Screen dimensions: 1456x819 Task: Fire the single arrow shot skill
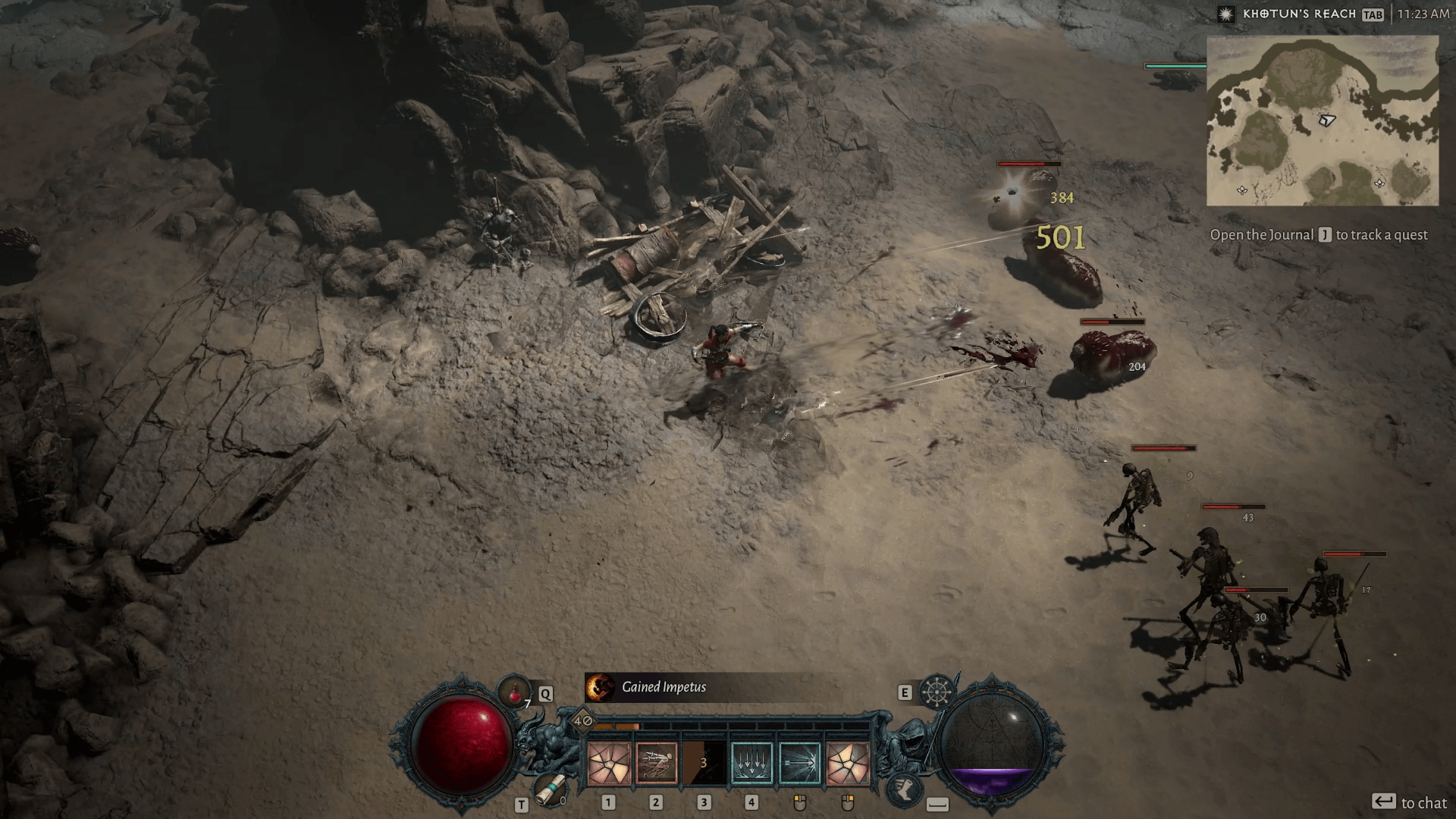[799, 762]
